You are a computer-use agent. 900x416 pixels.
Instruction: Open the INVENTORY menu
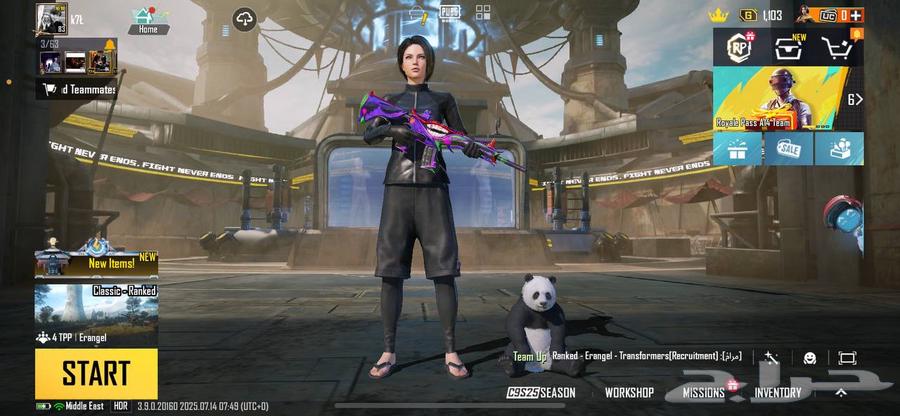click(777, 393)
